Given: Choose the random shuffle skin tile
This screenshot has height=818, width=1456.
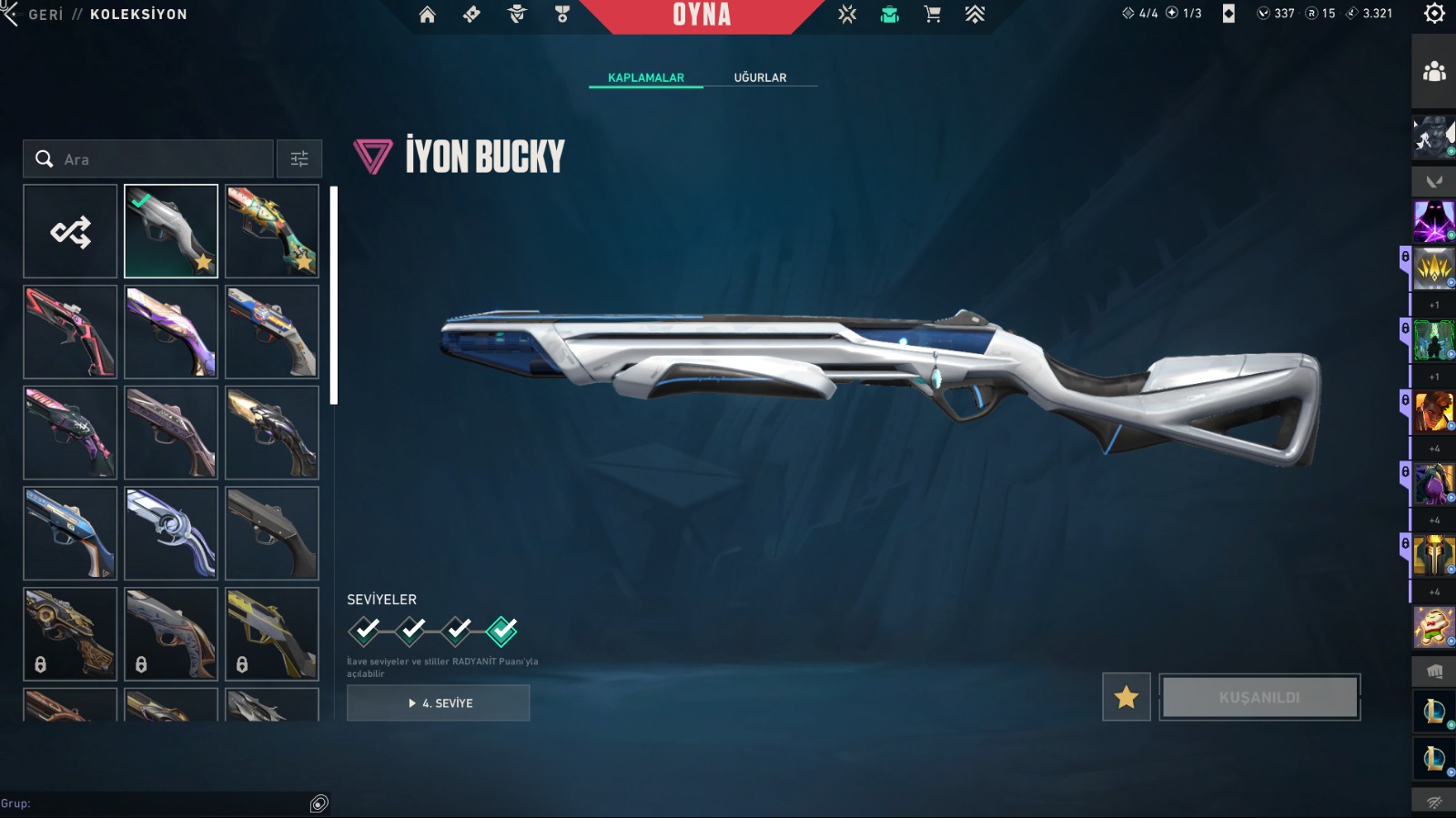Looking at the screenshot, I should (x=70, y=232).
